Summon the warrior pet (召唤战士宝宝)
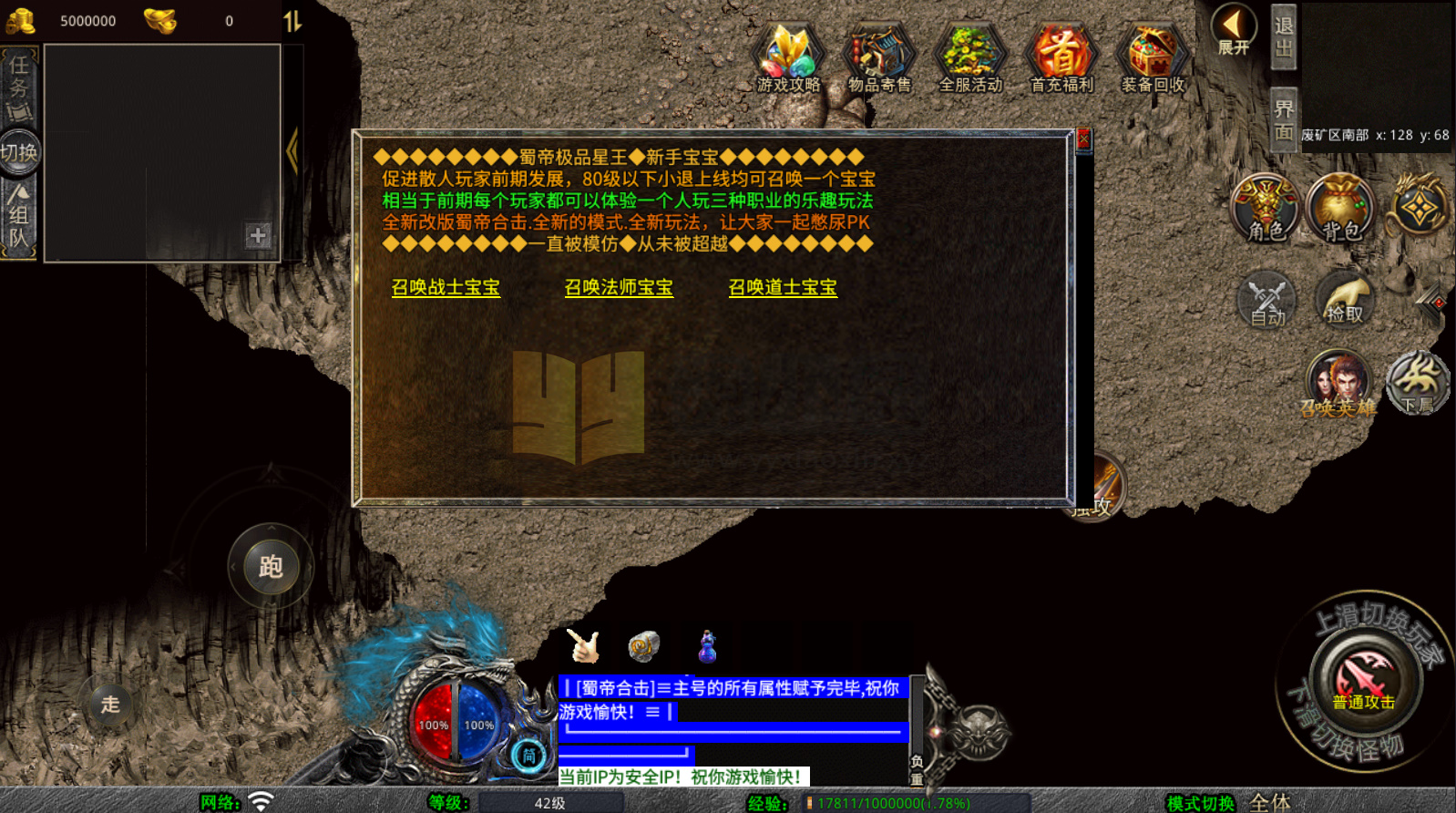This screenshot has height=813, width=1456. click(446, 288)
